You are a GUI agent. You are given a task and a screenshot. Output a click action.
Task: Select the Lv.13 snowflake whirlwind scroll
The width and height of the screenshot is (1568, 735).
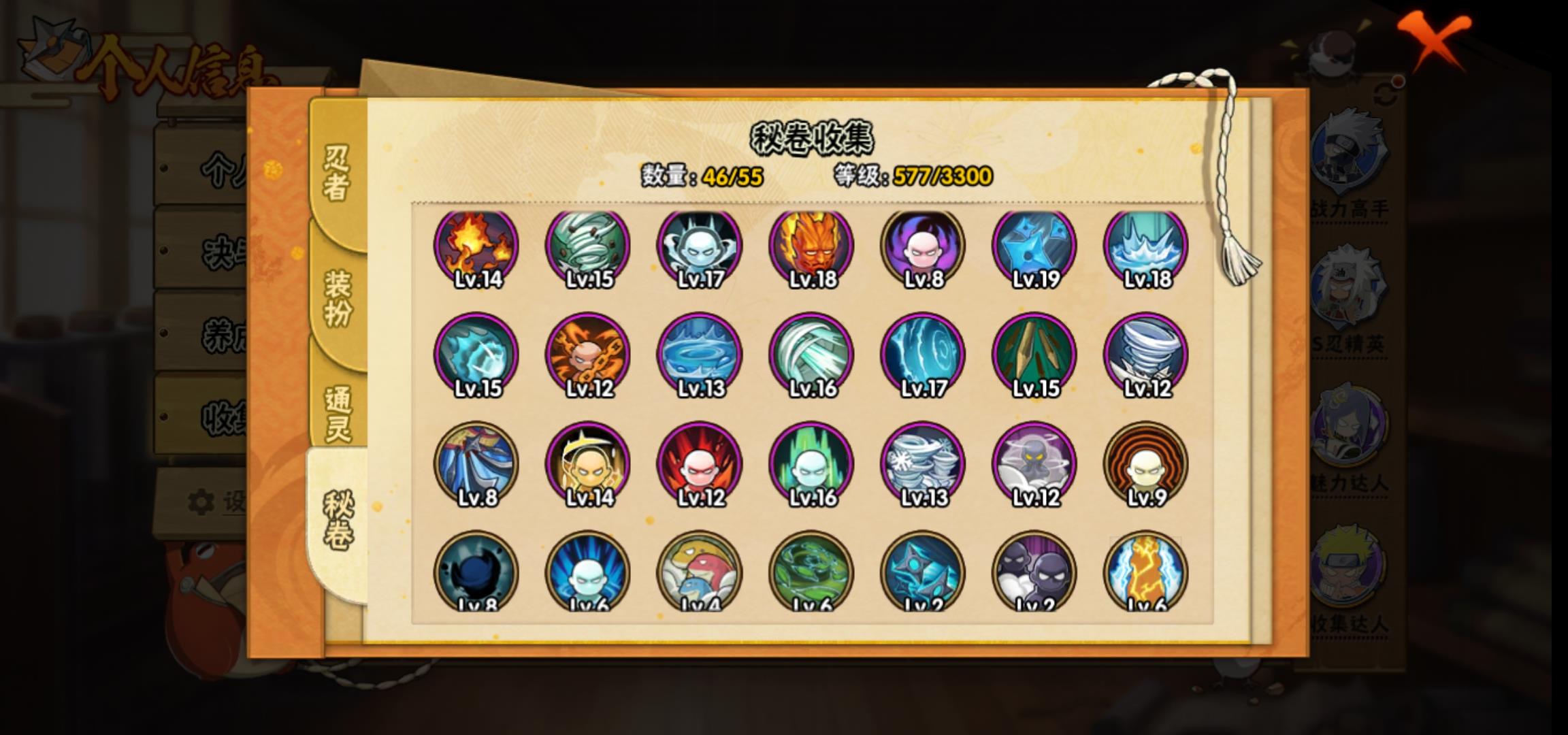click(x=923, y=465)
